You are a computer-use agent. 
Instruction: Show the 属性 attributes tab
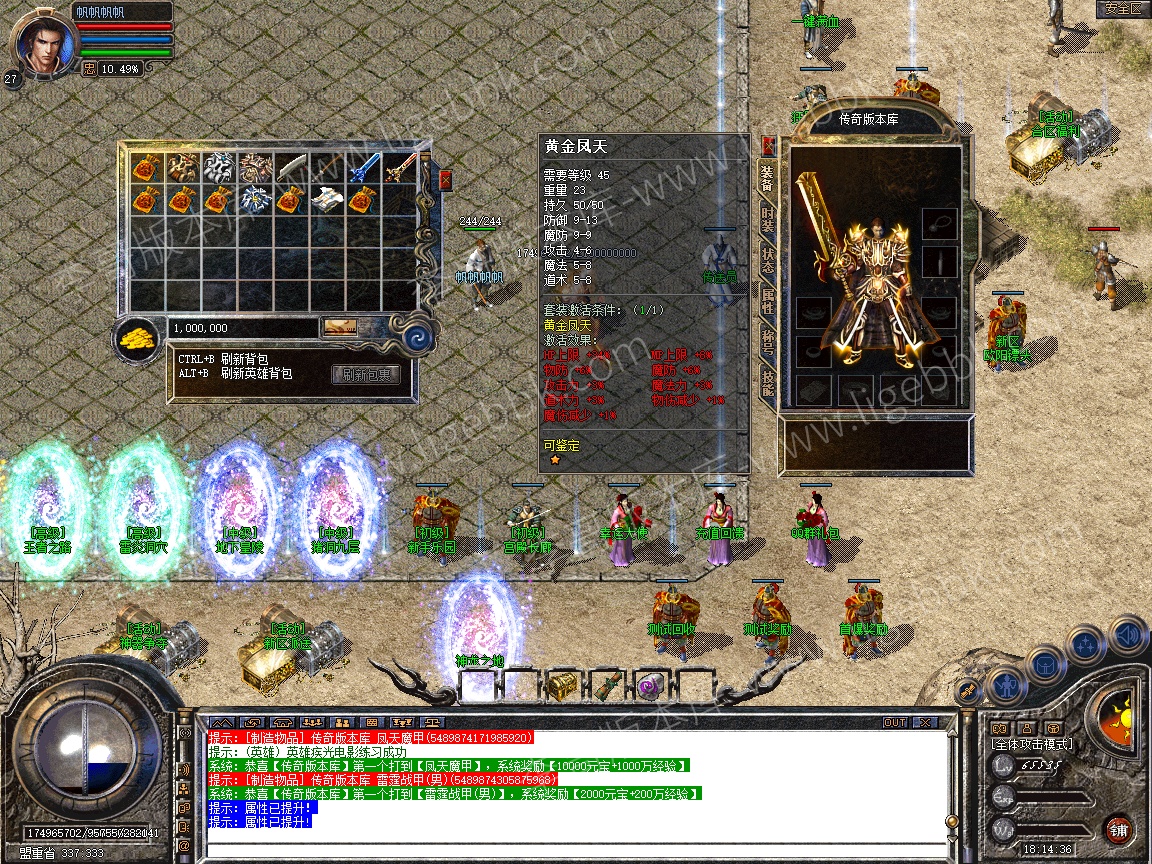pos(768,300)
